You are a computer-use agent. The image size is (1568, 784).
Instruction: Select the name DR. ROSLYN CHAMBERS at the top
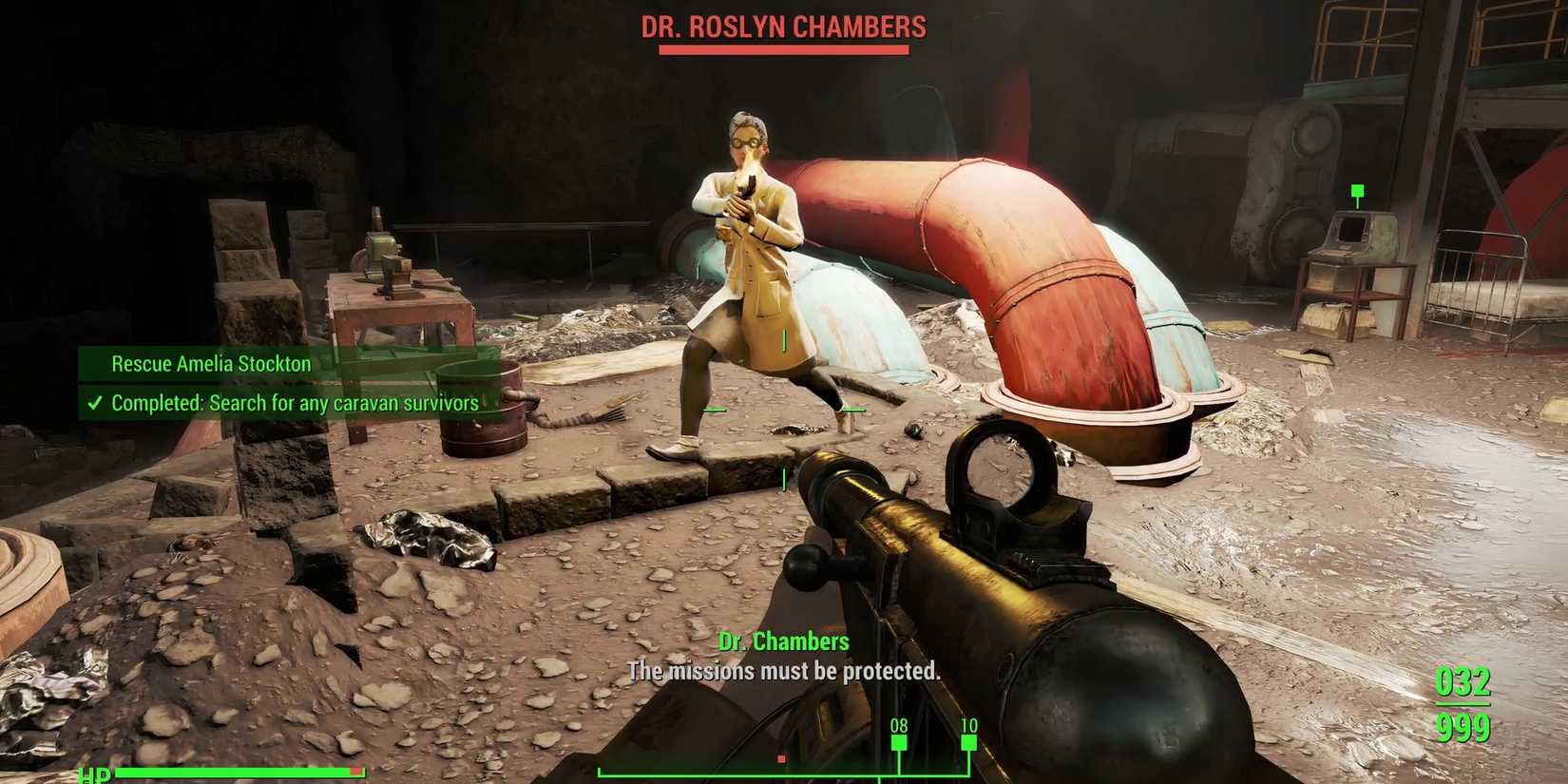(783, 27)
